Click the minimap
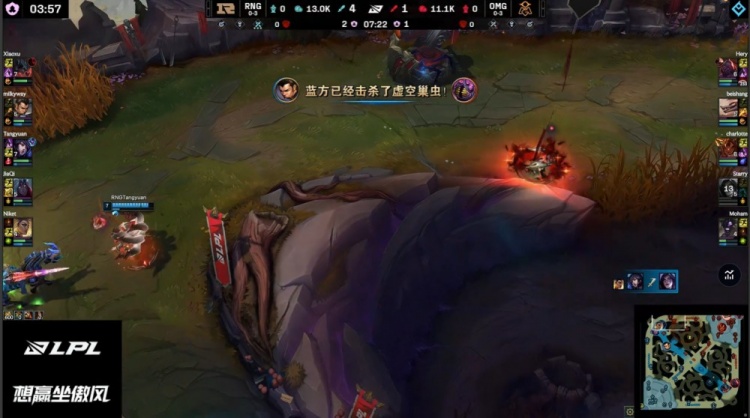The width and height of the screenshot is (750, 418). [691, 360]
